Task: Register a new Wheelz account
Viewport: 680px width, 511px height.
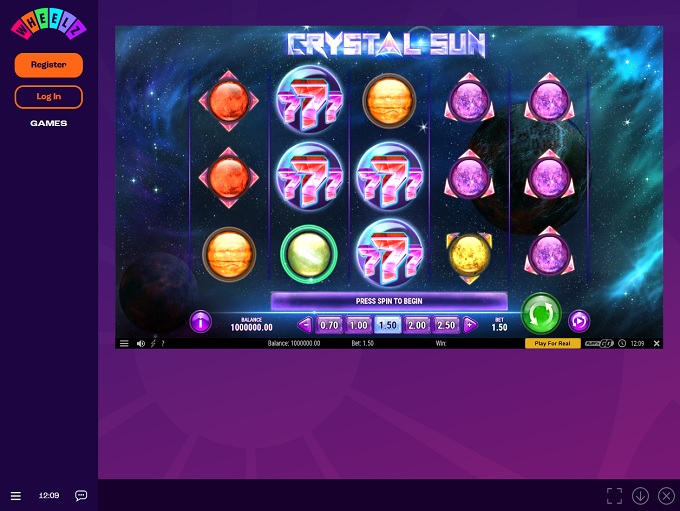Action: [x=48, y=65]
